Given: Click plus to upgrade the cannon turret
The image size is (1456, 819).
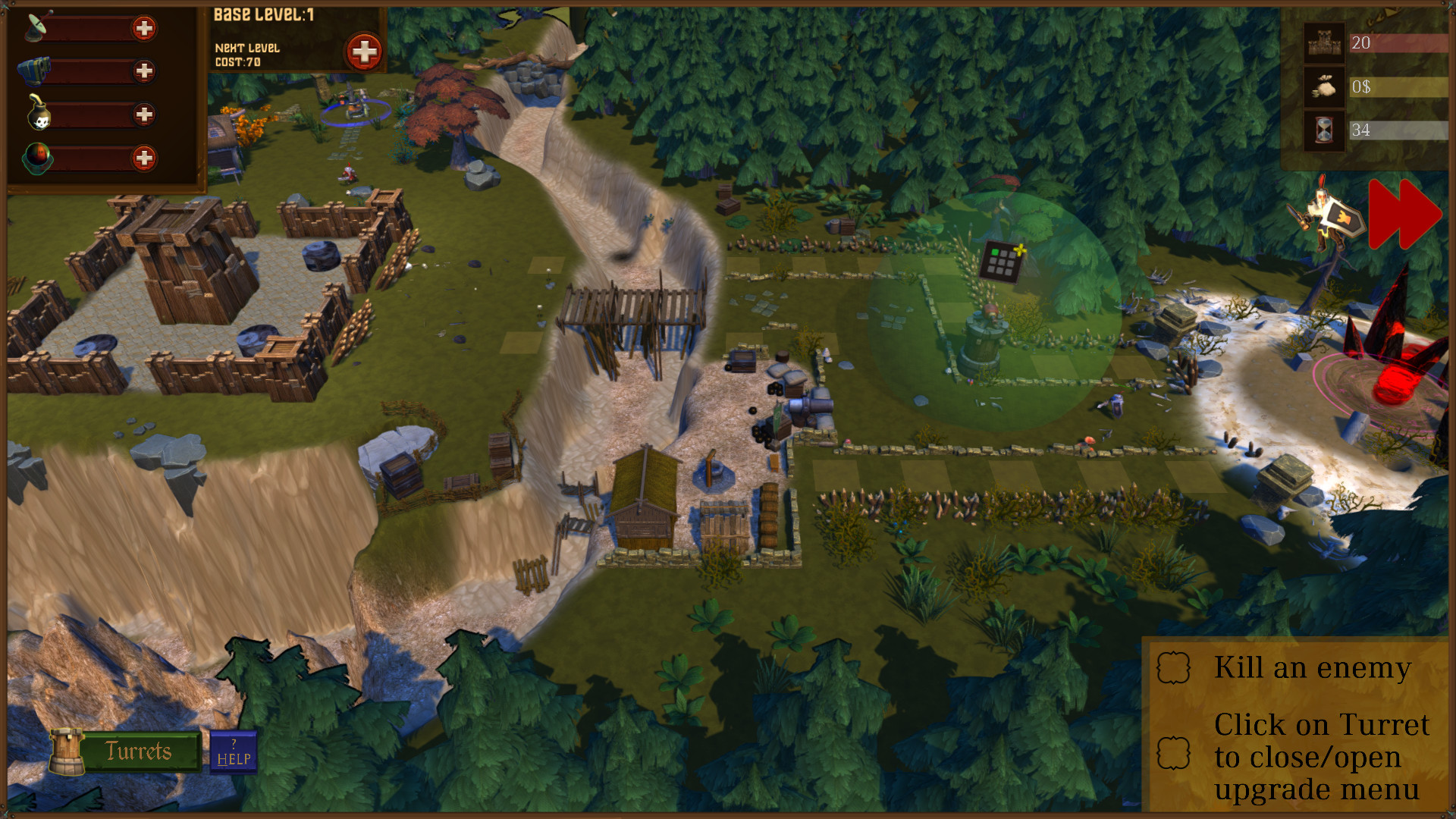Looking at the screenshot, I should coord(146,71).
